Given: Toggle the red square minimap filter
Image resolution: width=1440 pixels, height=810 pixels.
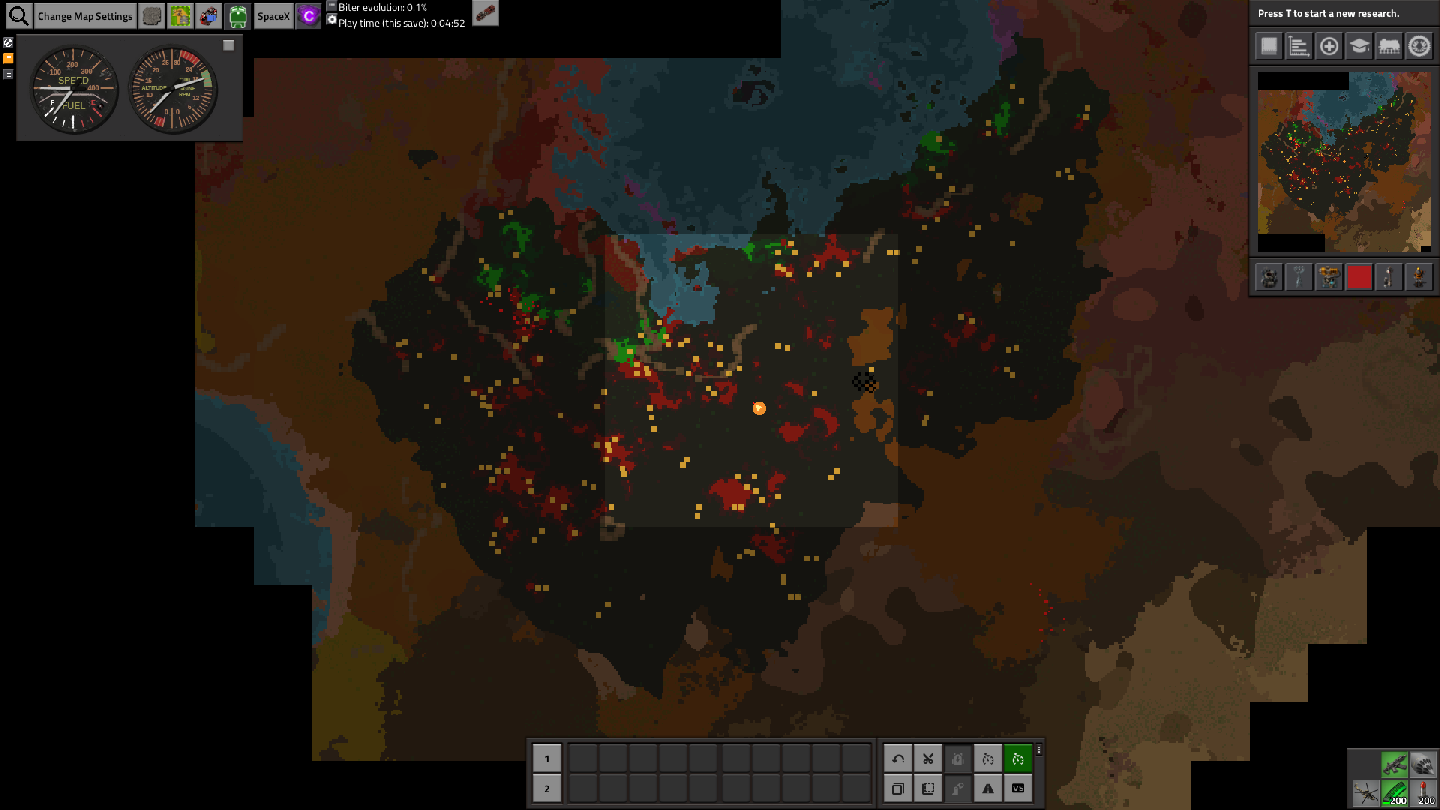Looking at the screenshot, I should [x=1359, y=277].
